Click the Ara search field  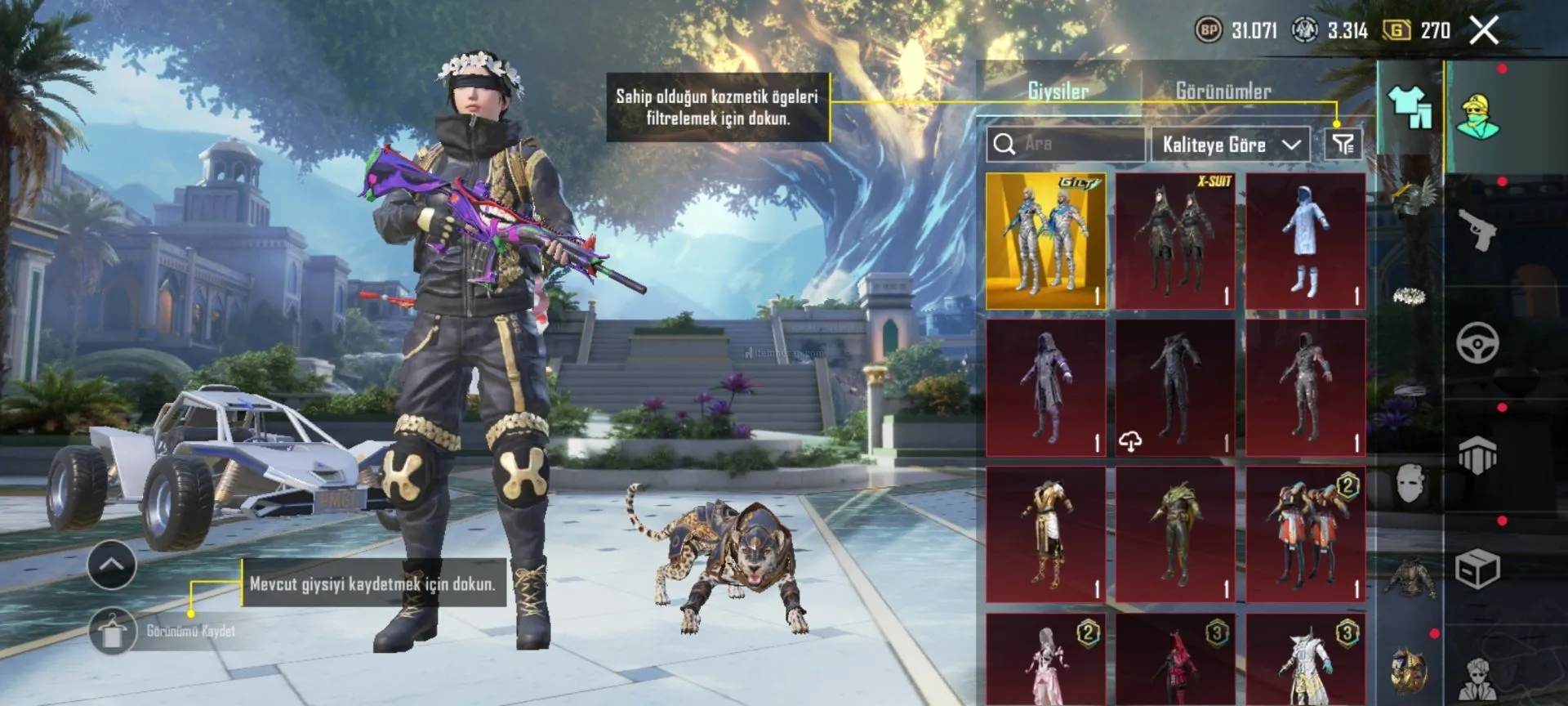[1066, 145]
